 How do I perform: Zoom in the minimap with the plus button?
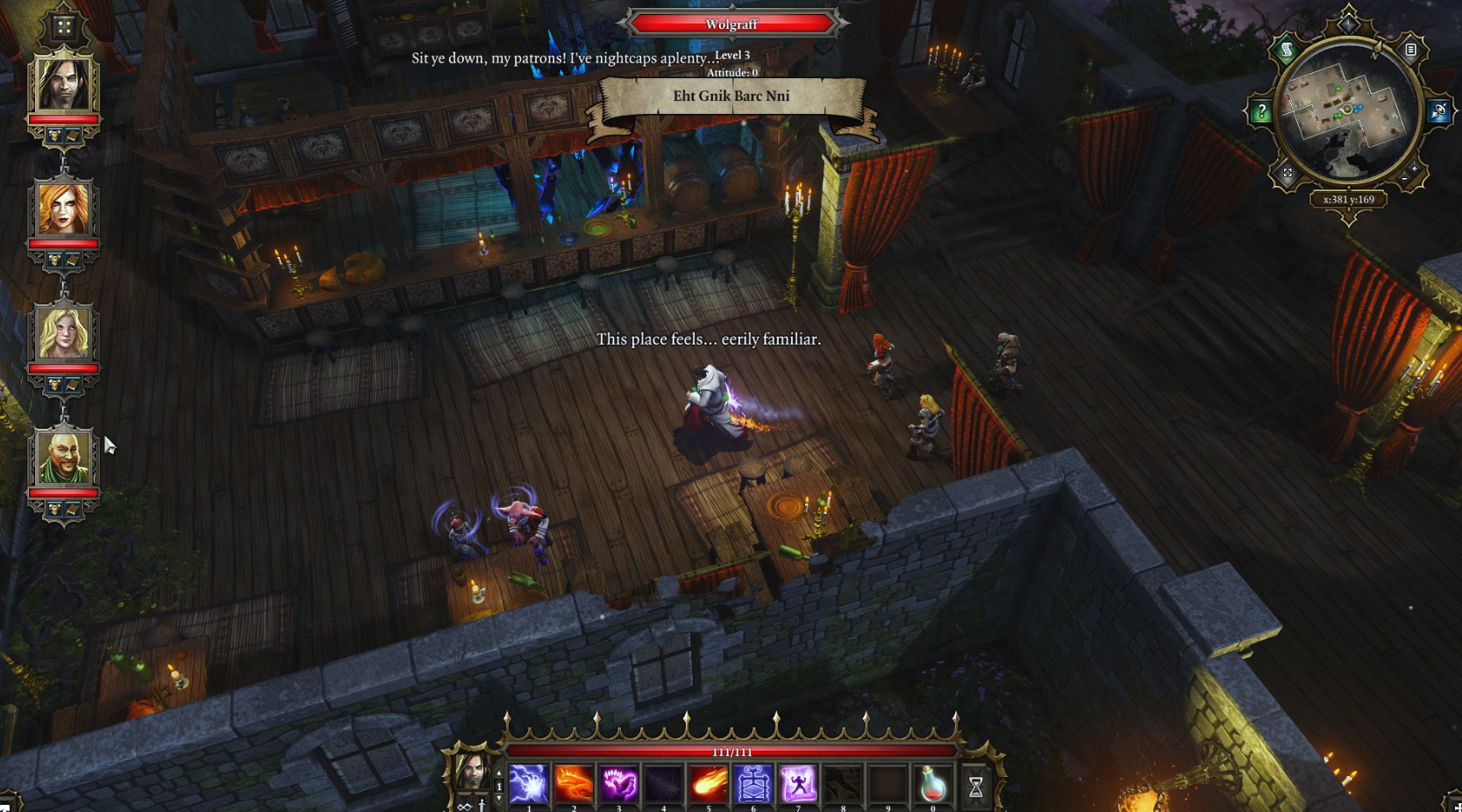[x=1414, y=168]
